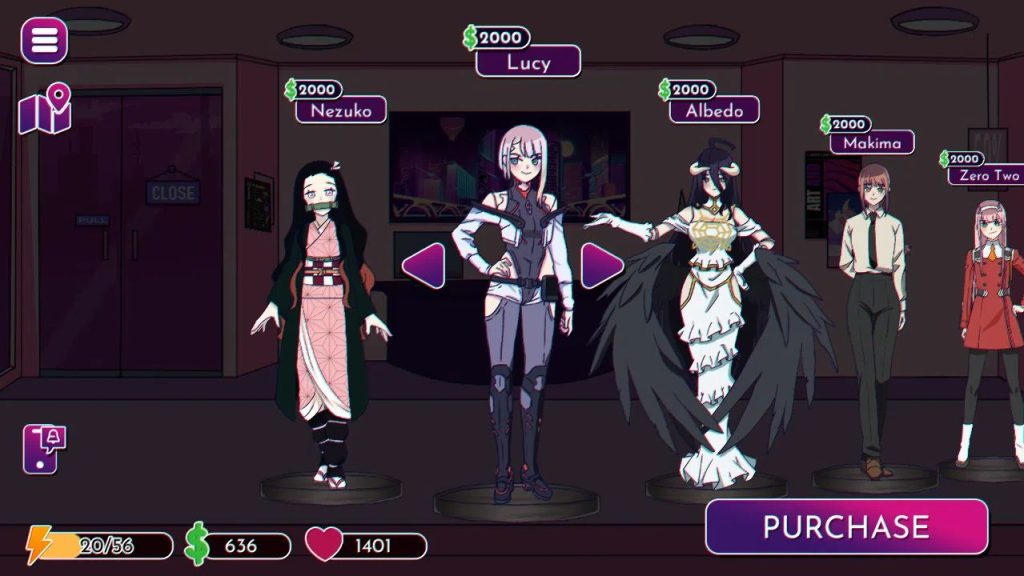Image resolution: width=1024 pixels, height=576 pixels.
Task: Open the map with location pin
Action: [45, 110]
